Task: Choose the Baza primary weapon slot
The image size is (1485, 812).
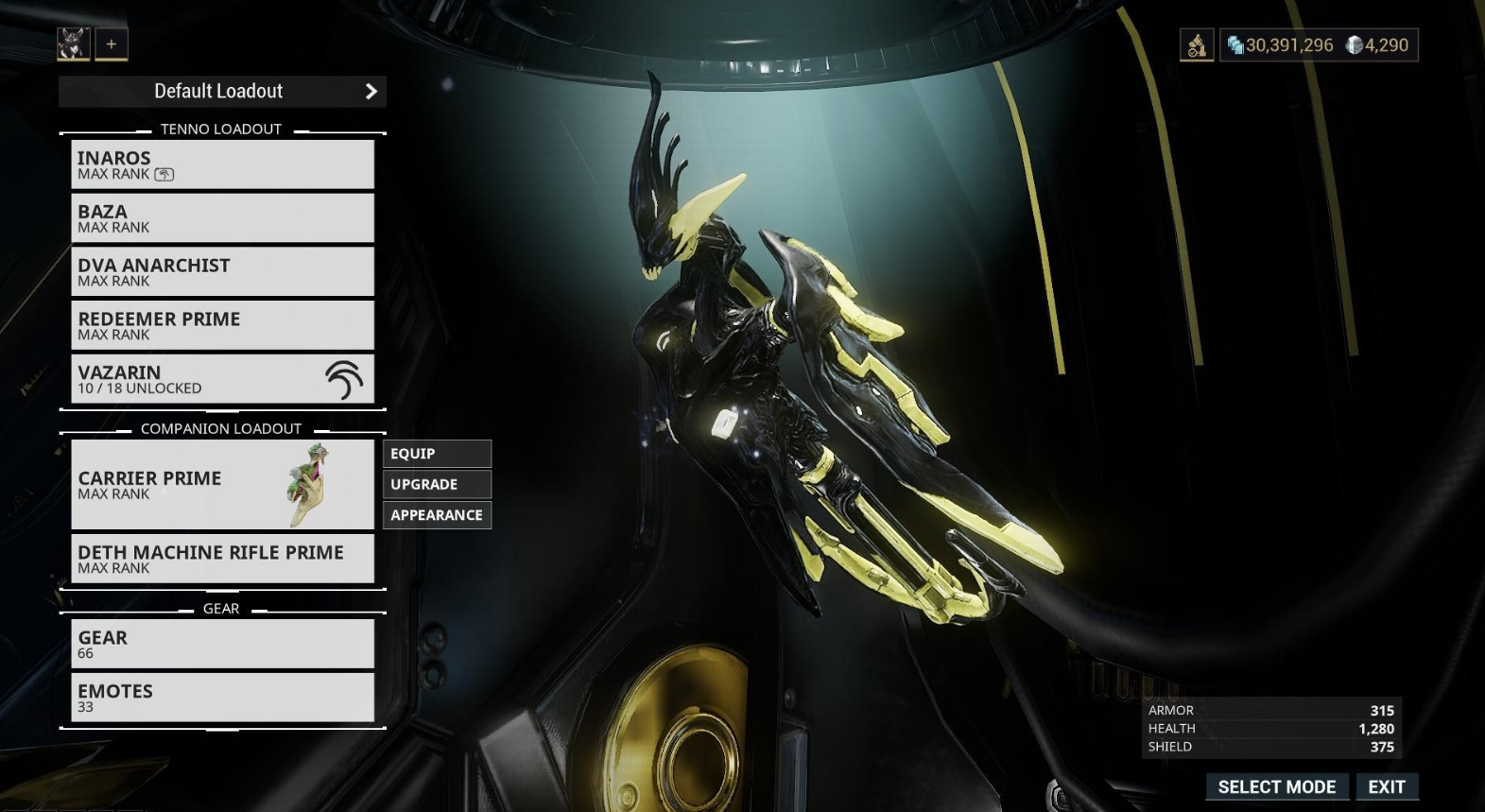Action: [222, 218]
